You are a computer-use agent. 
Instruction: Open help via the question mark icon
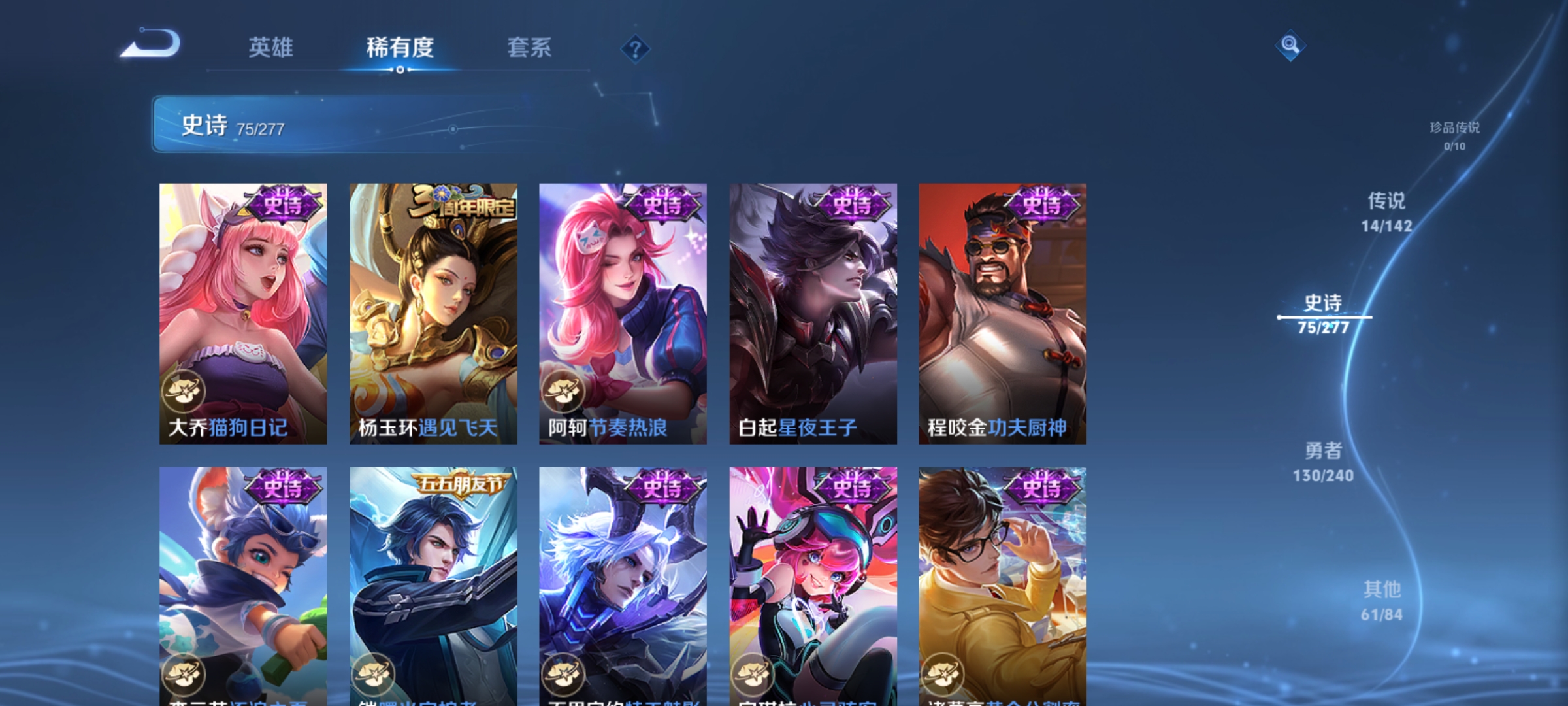pyautogui.click(x=637, y=48)
